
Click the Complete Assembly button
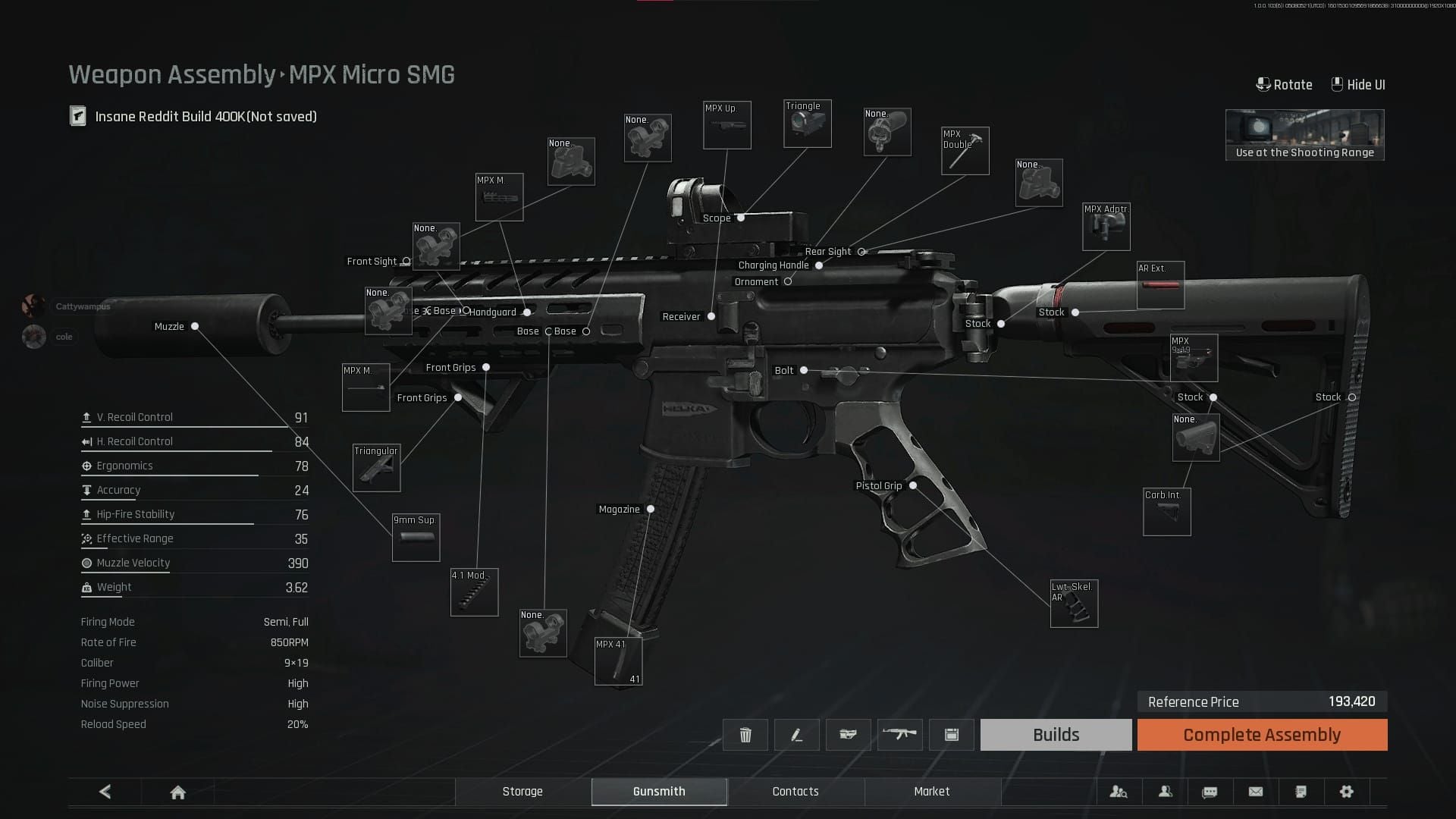tap(1261, 734)
